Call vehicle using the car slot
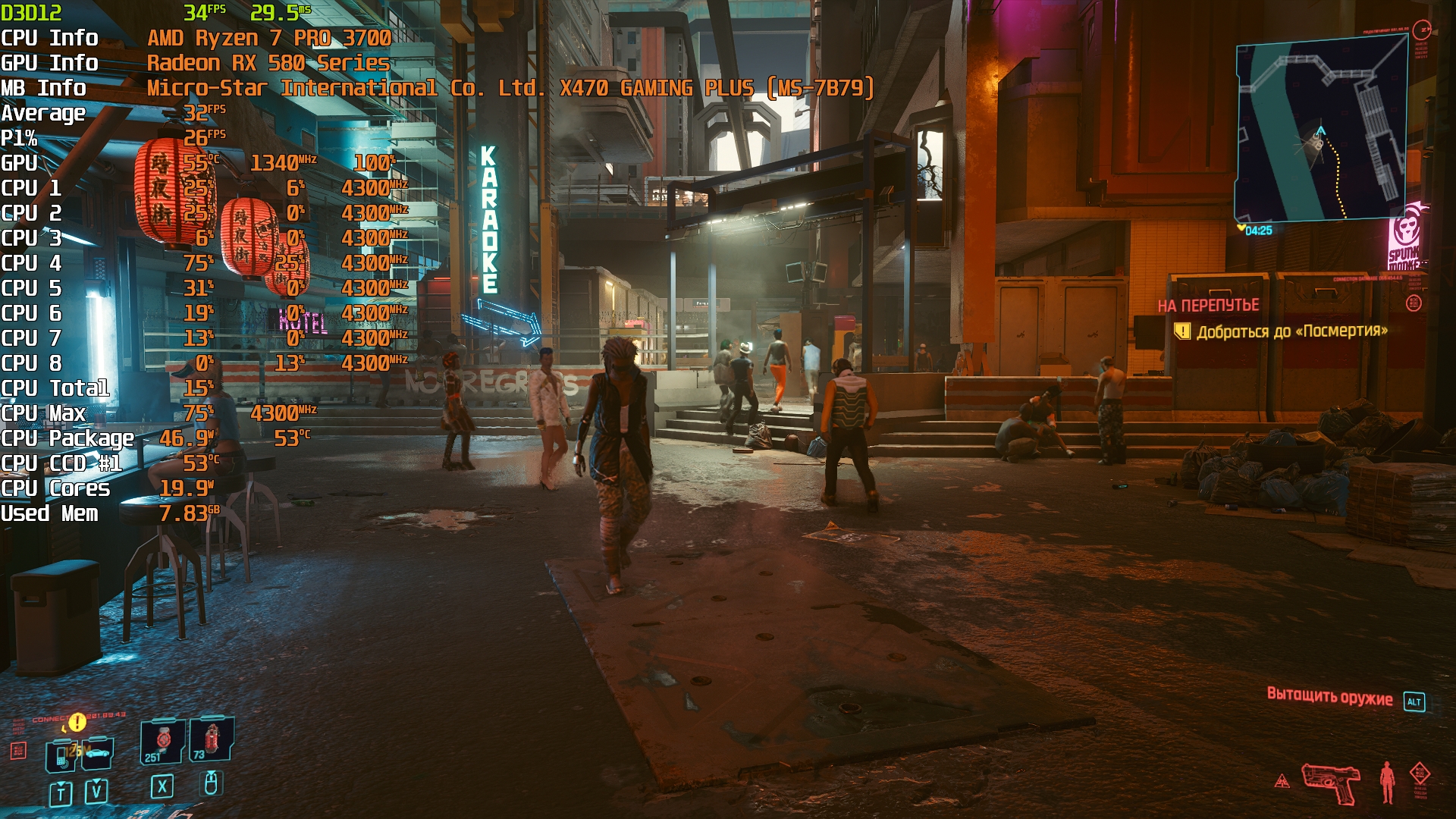Image resolution: width=1456 pixels, height=819 pixels. click(97, 752)
